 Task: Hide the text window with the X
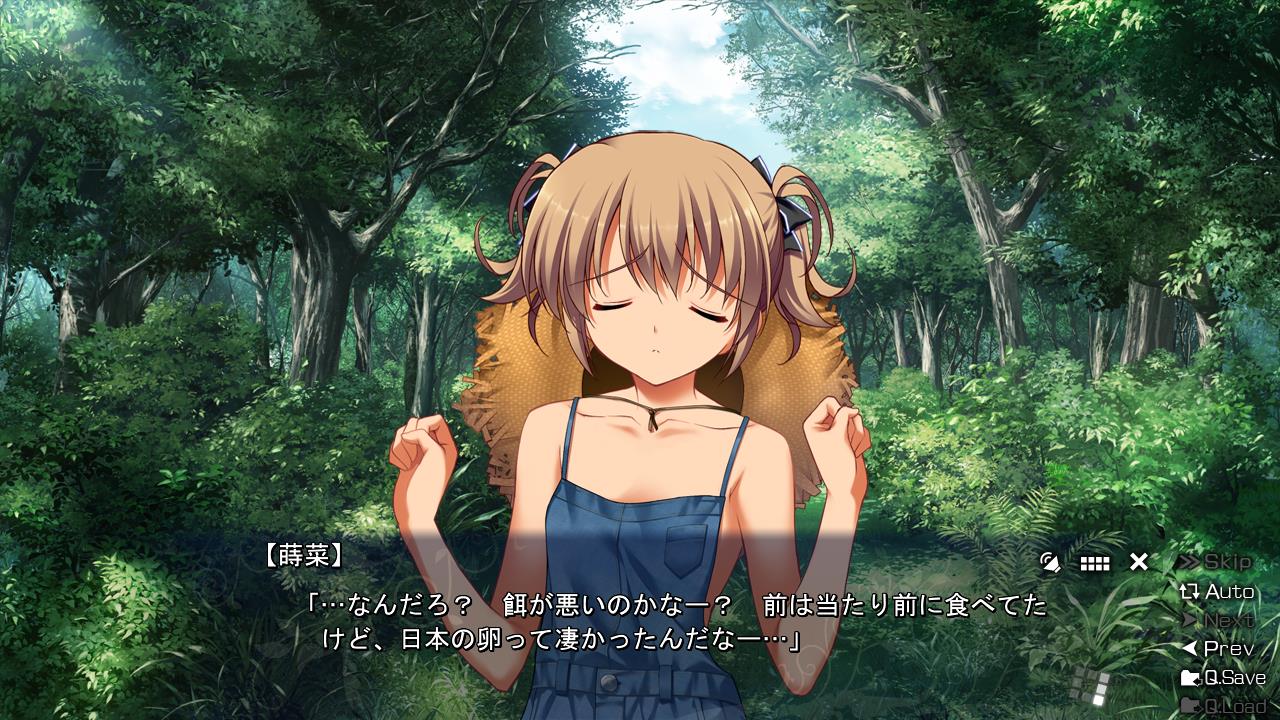point(1139,562)
